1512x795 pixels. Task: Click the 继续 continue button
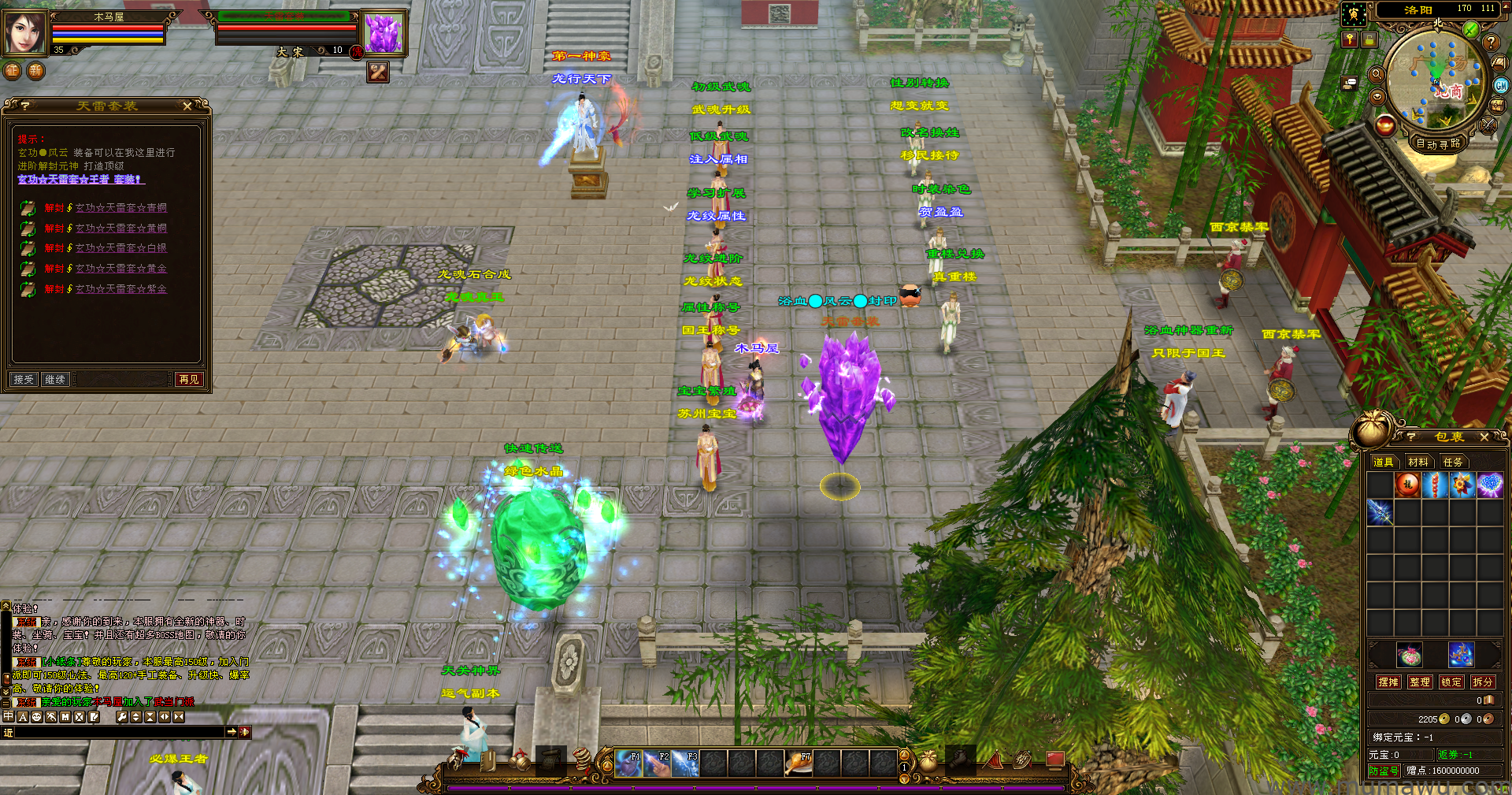55,380
